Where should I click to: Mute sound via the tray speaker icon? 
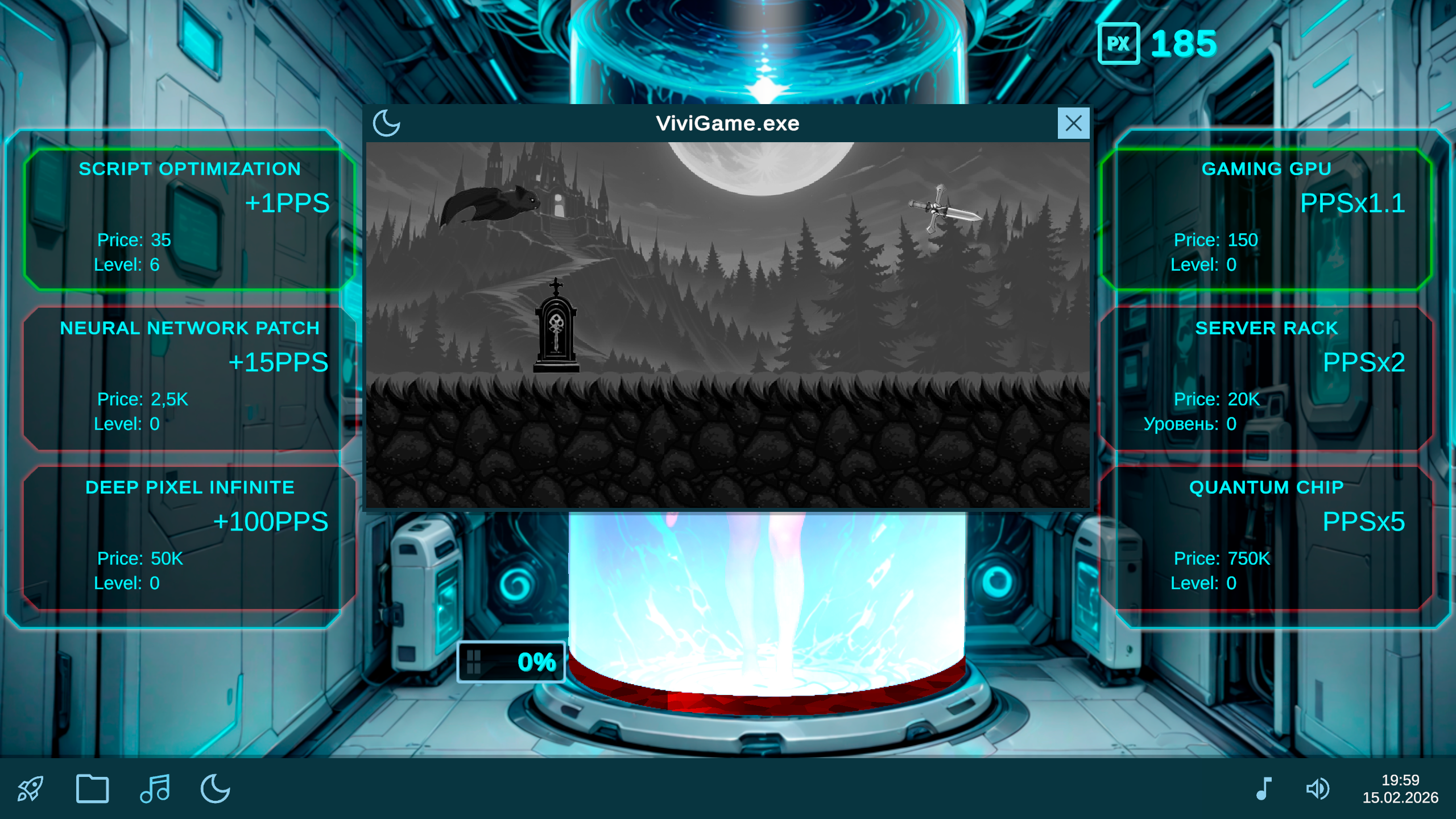(x=1318, y=788)
